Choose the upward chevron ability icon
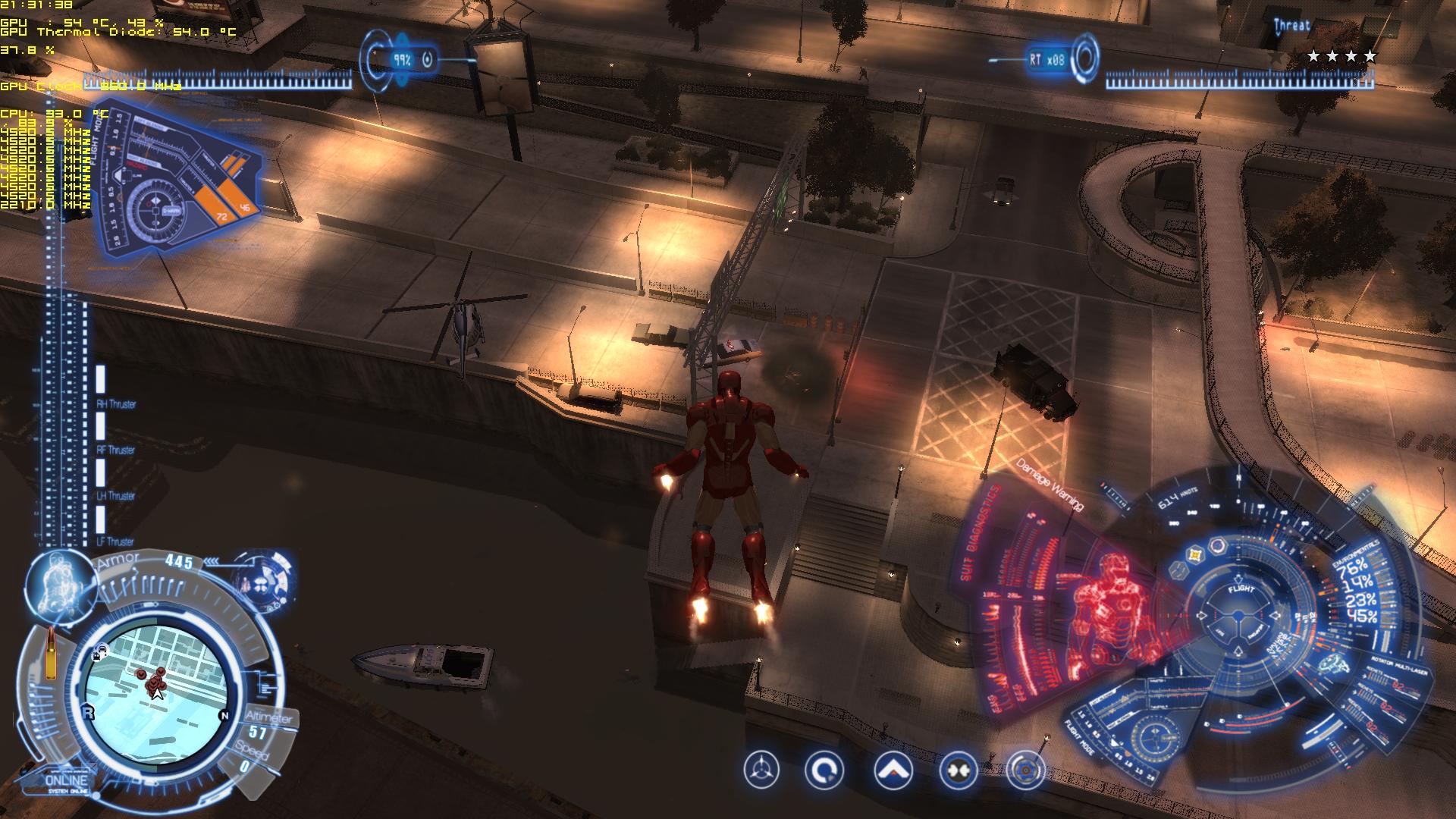The image size is (1456, 819). (x=893, y=770)
